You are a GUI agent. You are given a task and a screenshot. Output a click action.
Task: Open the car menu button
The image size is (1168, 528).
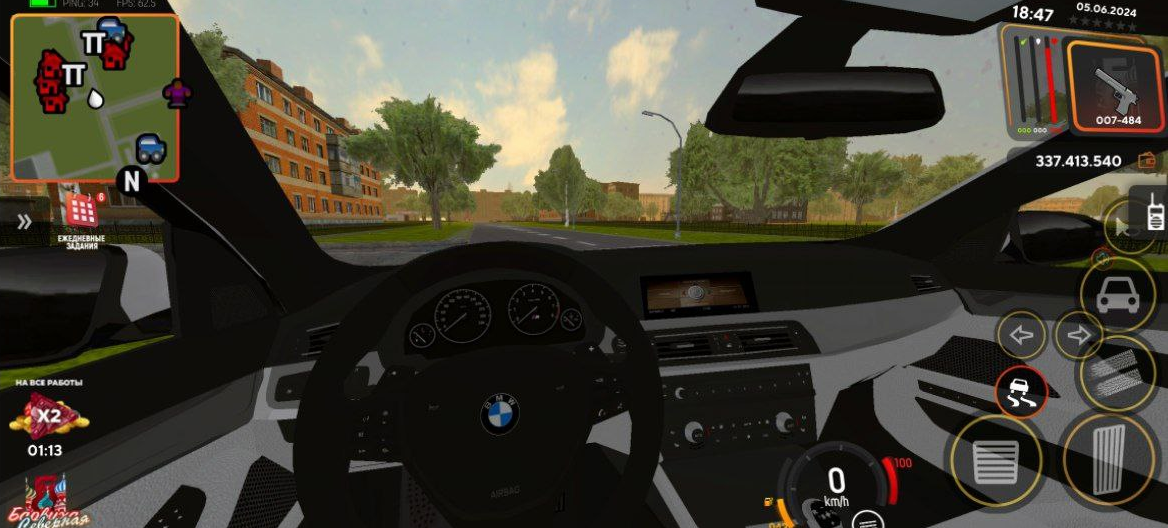point(1116,294)
